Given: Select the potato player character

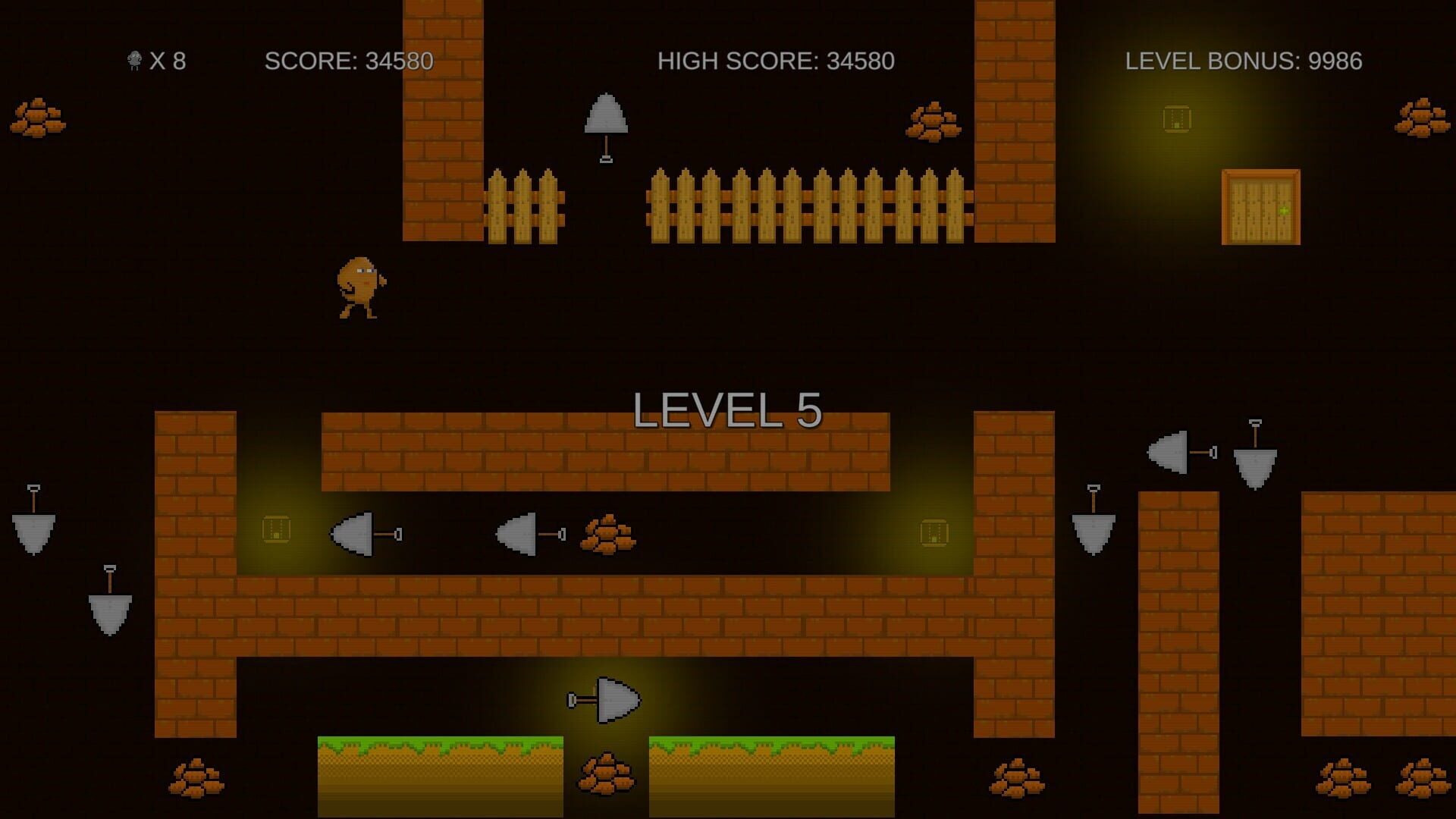Looking at the screenshot, I should pyautogui.click(x=360, y=288).
